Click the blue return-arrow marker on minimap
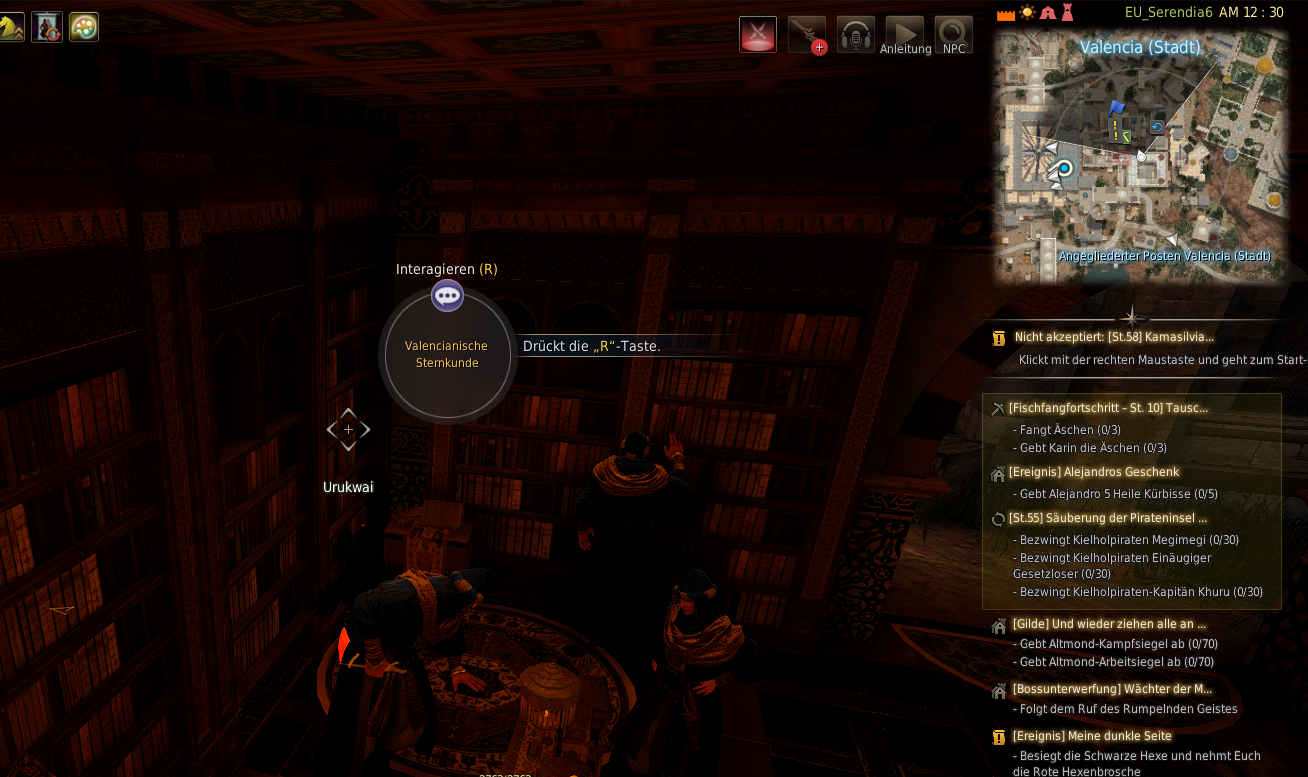1308x777 pixels. point(1157,127)
